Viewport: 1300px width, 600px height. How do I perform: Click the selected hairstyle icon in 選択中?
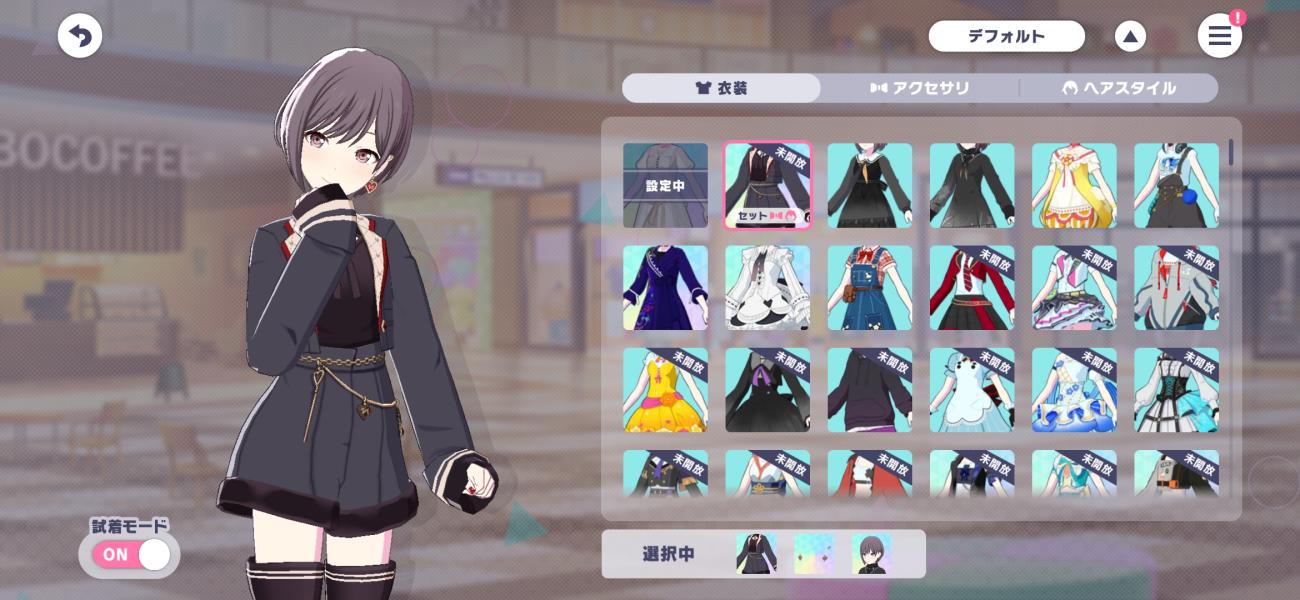(x=871, y=554)
